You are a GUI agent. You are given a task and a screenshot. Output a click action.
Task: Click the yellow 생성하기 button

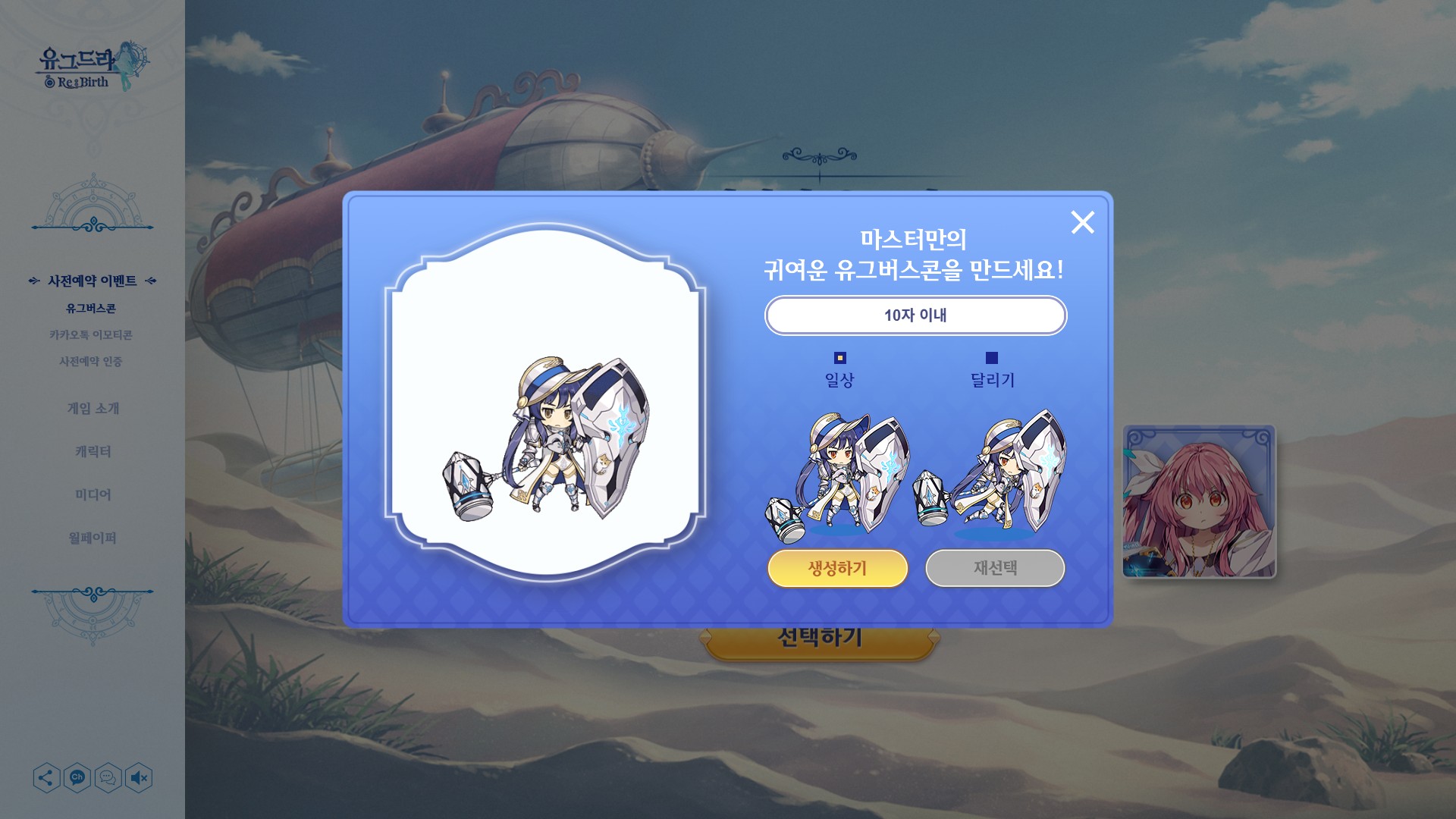(837, 568)
